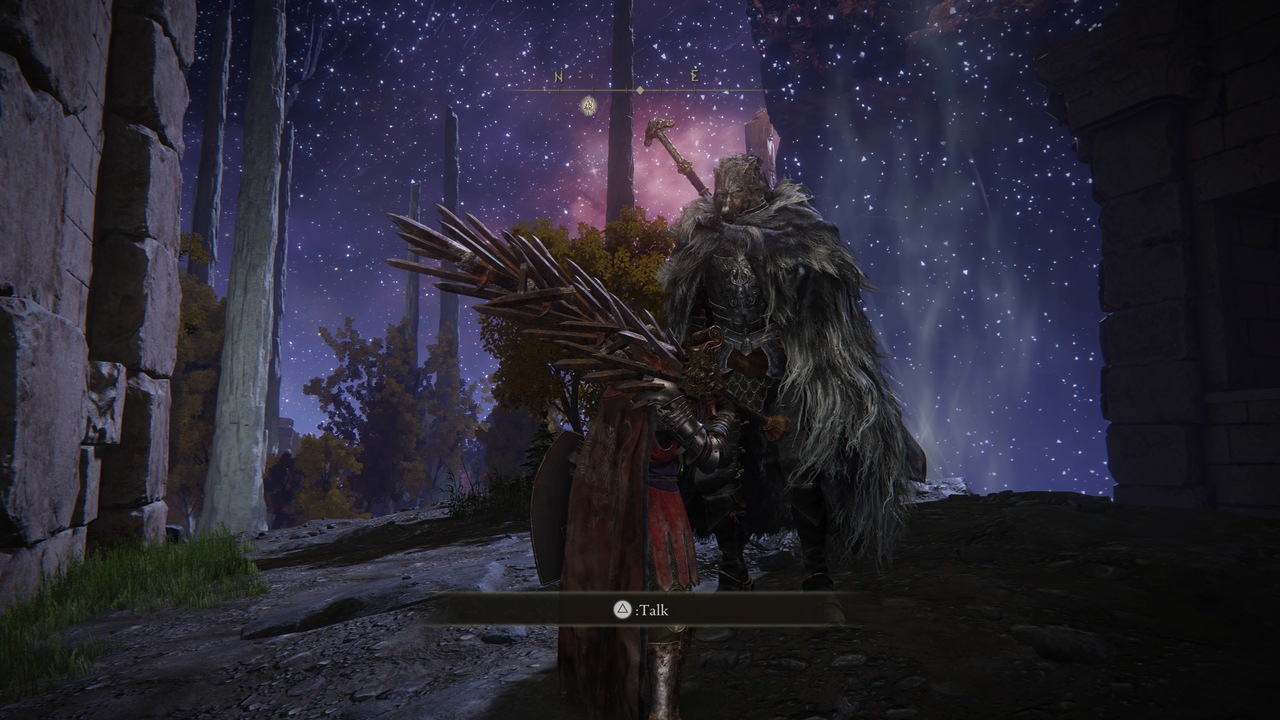Click the glowing grace marker below the compass

588,106
